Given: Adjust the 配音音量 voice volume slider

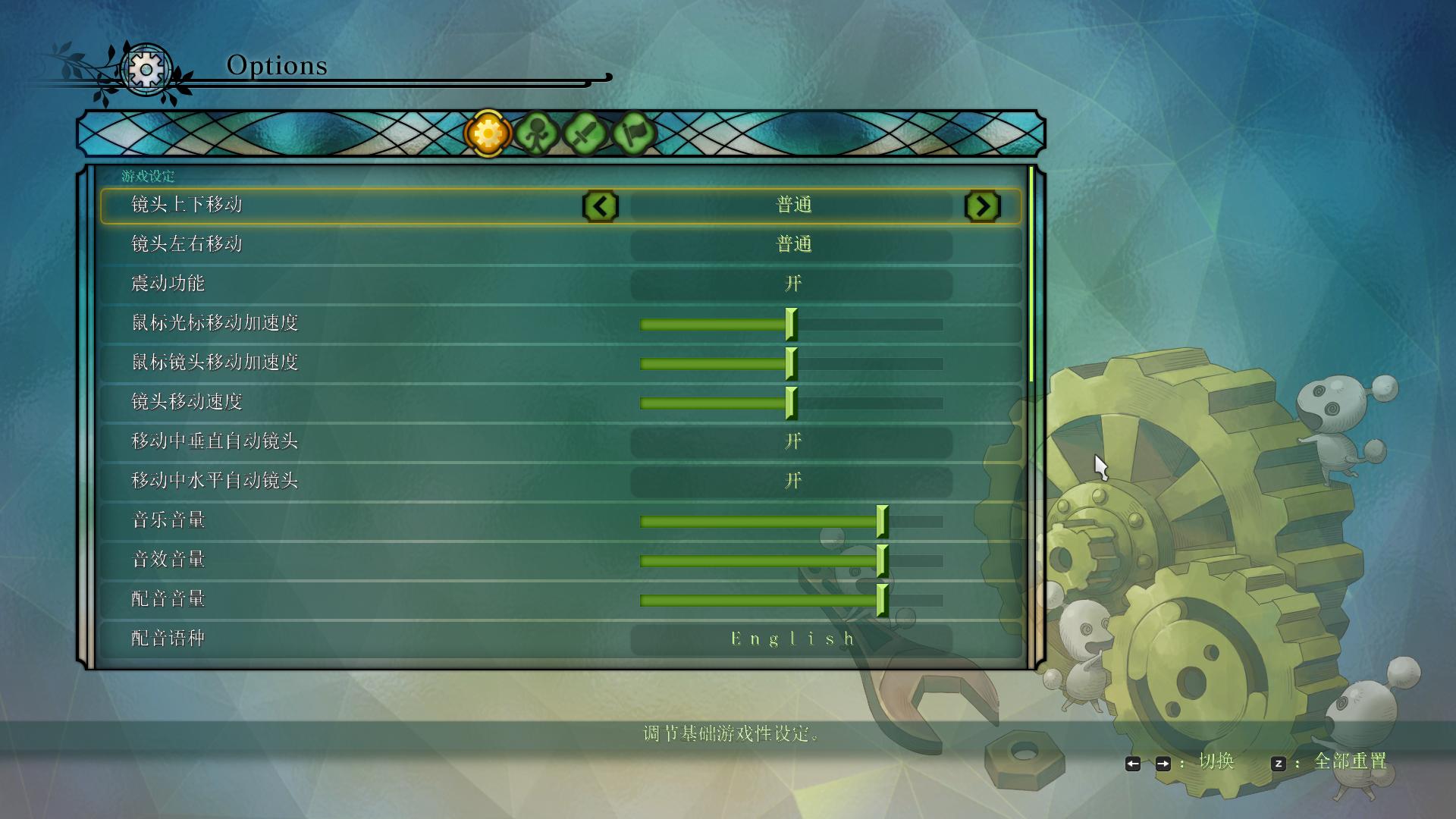Looking at the screenshot, I should pos(882,601).
